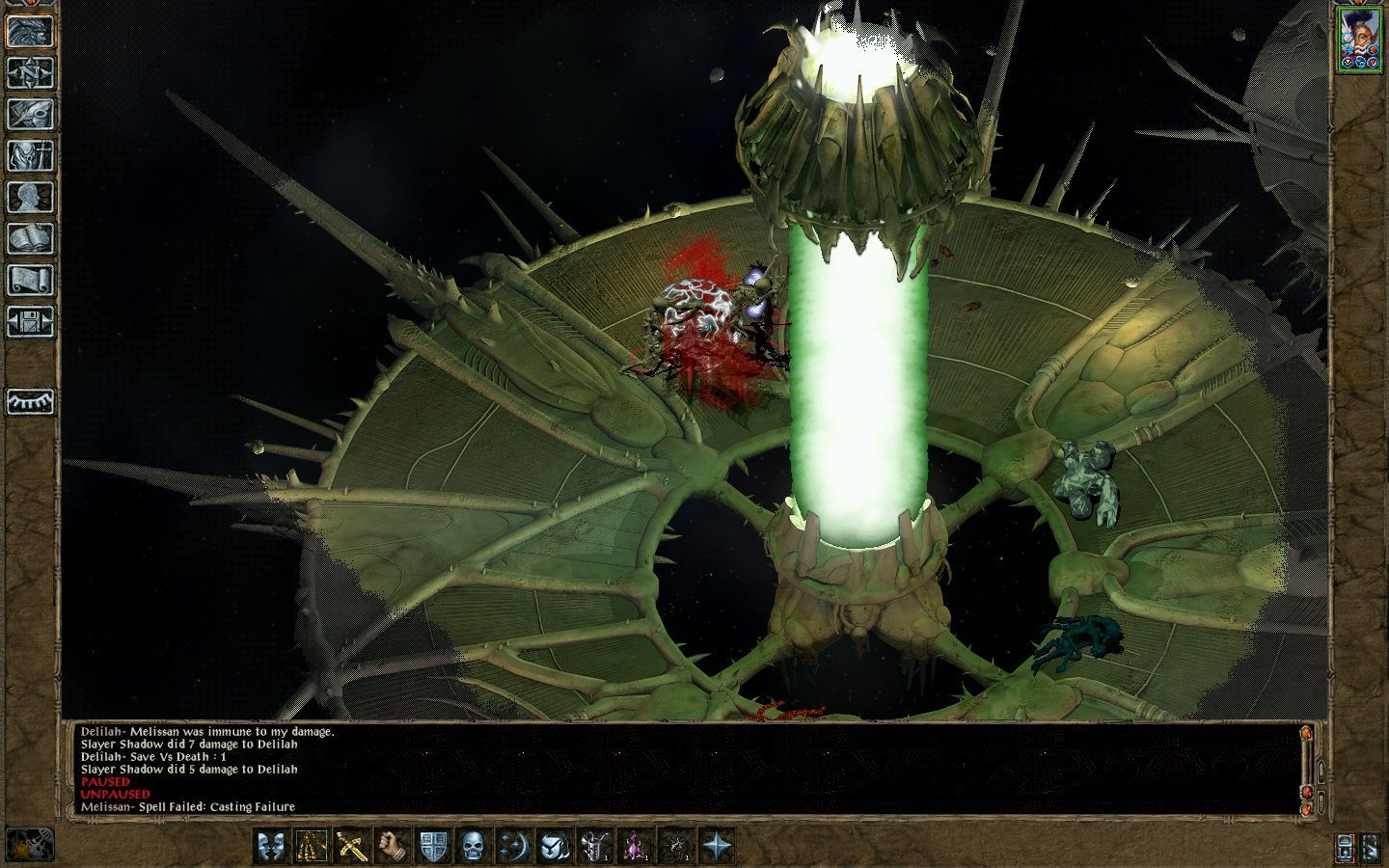
Task: Click the skull ability icon
Action: pos(474,847)
